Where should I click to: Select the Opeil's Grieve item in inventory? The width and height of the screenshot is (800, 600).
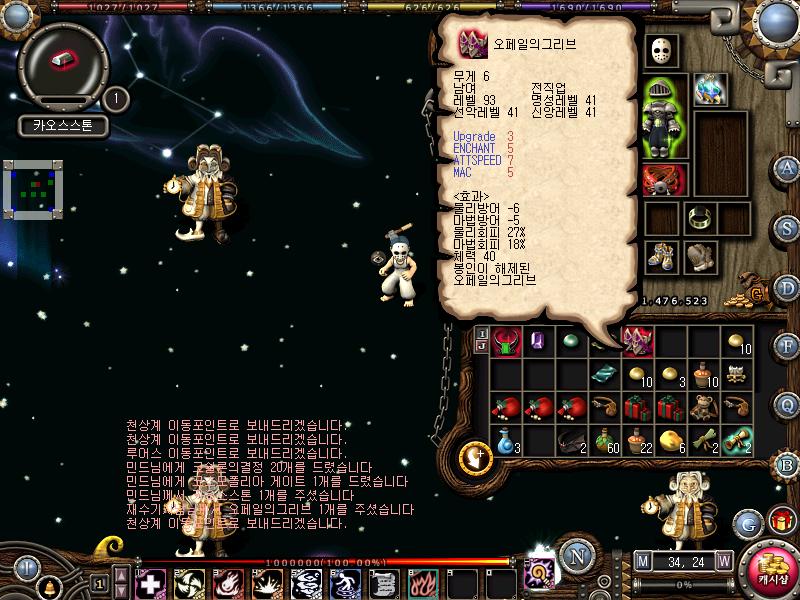click(x=636, y=341)
